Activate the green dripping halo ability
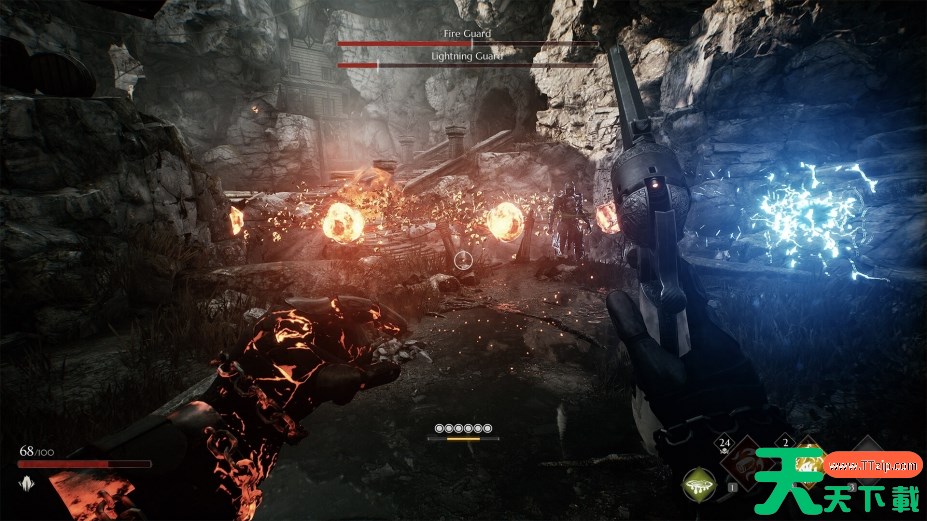The height and width of the screenshot is (521, 927). click(699, 486)
